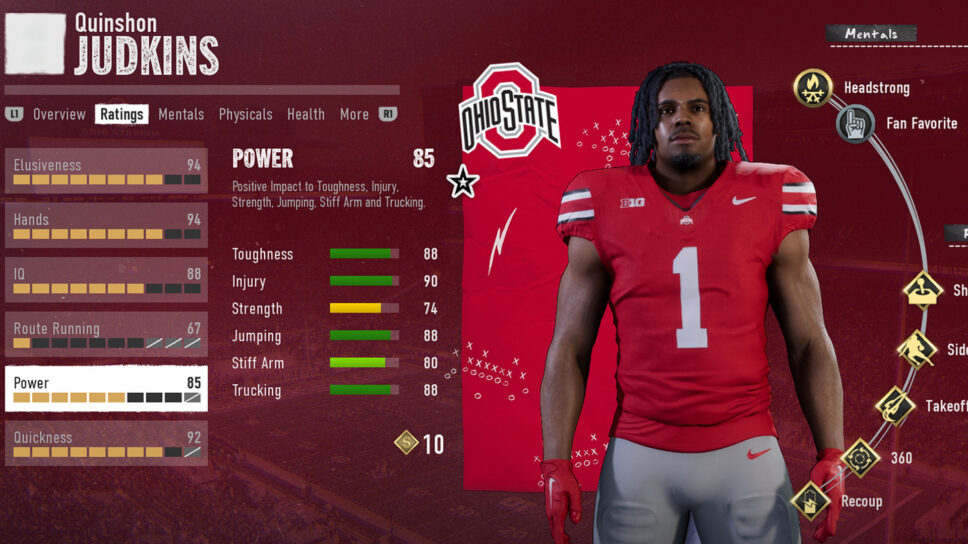The height and width of the screenshot is (544, 968).
Task: Select the Headstrong mental ability icon
Action: point(813,88)
